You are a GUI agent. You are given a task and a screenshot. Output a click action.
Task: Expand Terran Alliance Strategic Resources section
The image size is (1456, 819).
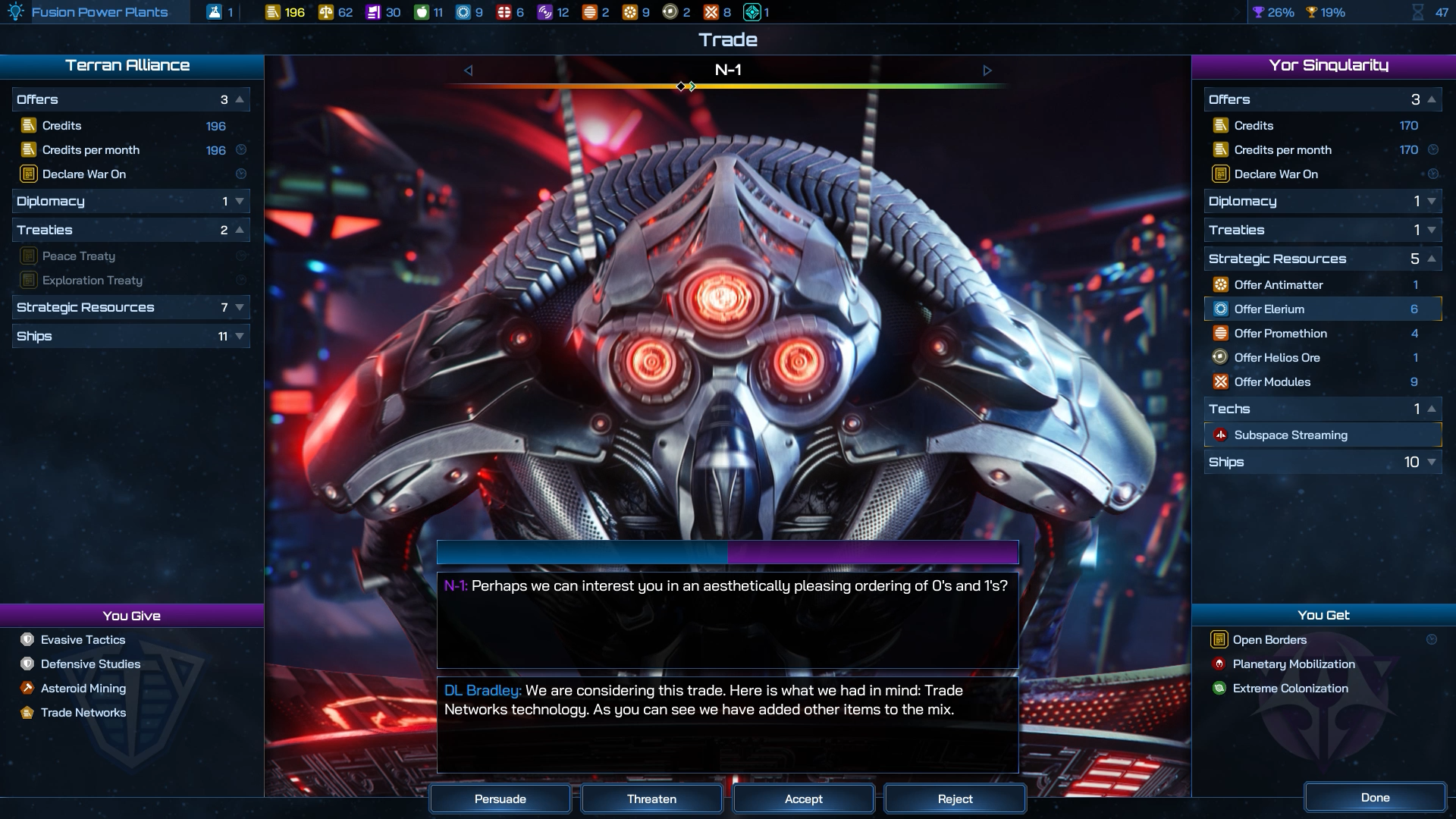(130, 307)
